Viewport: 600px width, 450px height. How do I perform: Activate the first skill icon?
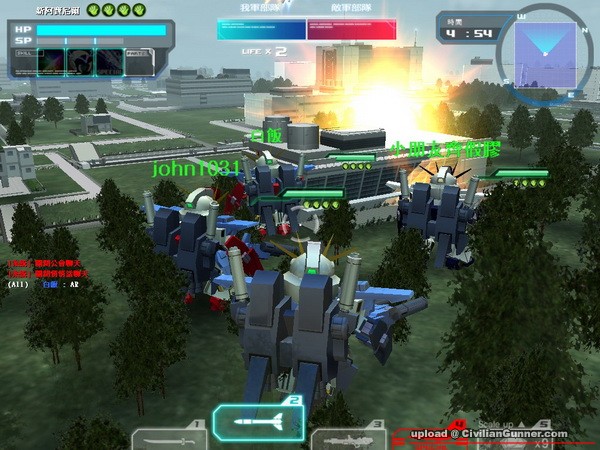50,62
